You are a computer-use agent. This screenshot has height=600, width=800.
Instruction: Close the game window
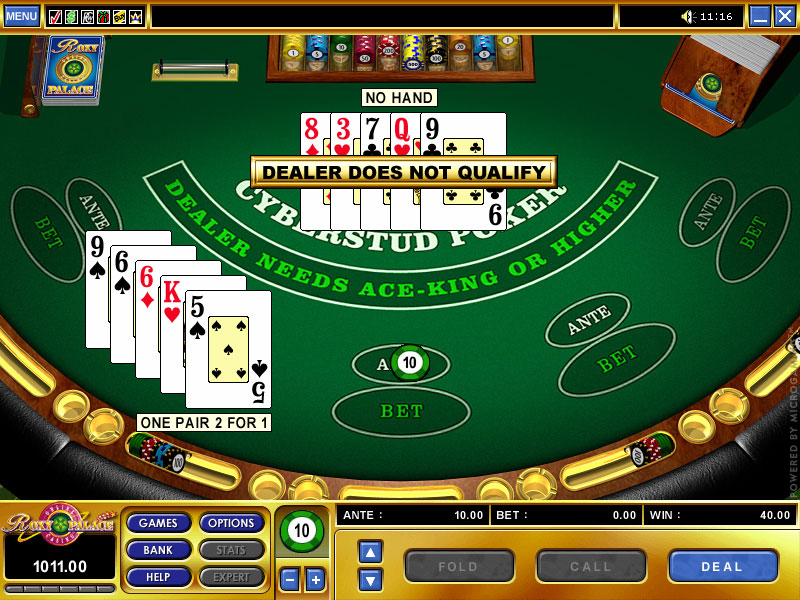tap(784, 16)
